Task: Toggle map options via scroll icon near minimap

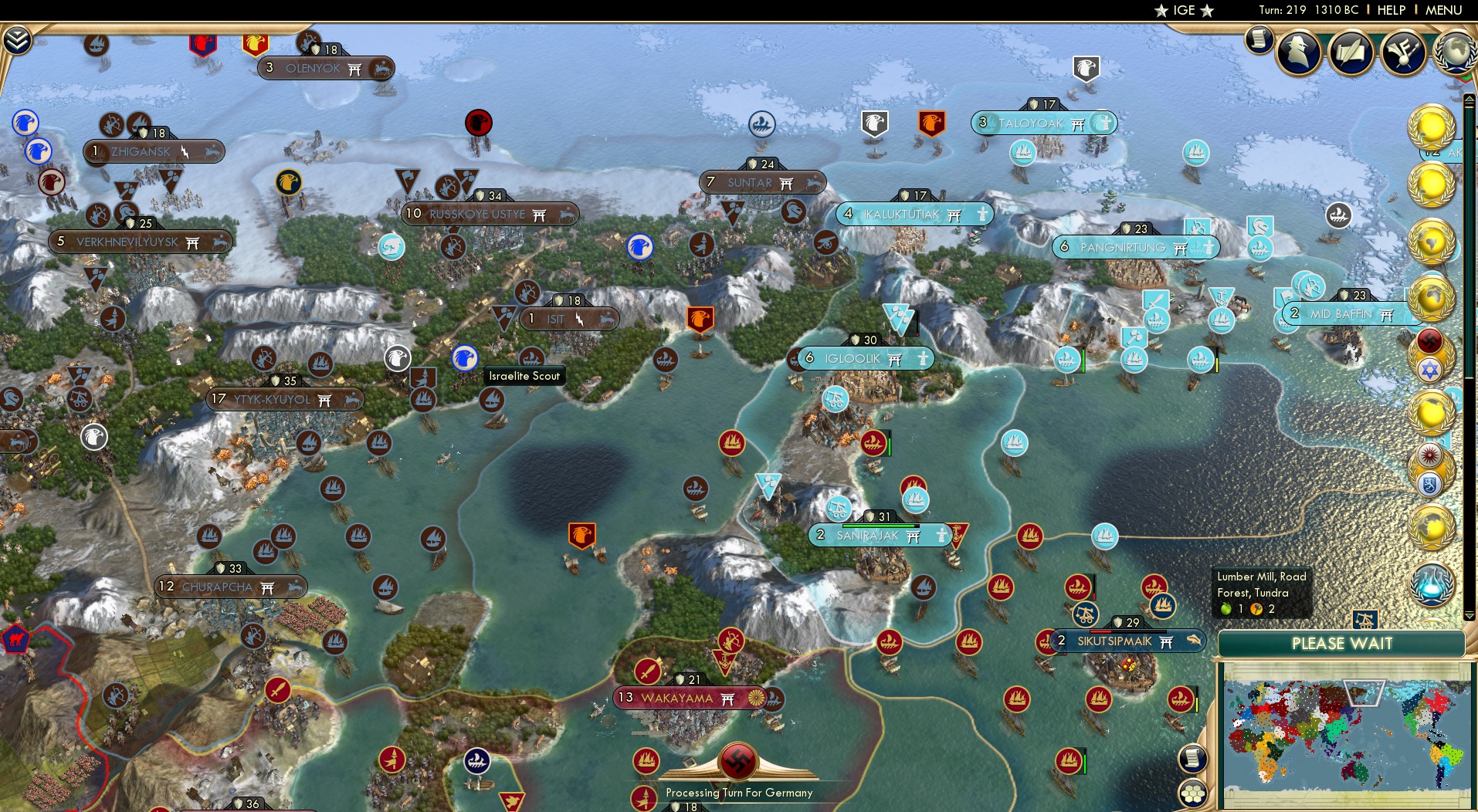Action: (x=1194, y=759)
